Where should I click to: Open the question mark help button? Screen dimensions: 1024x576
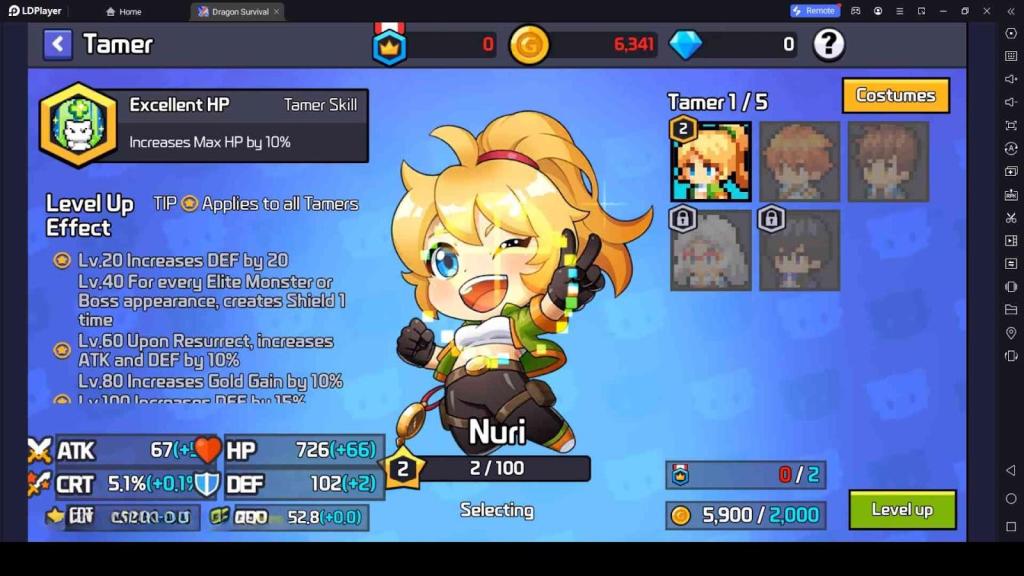(x=829, y=44)
